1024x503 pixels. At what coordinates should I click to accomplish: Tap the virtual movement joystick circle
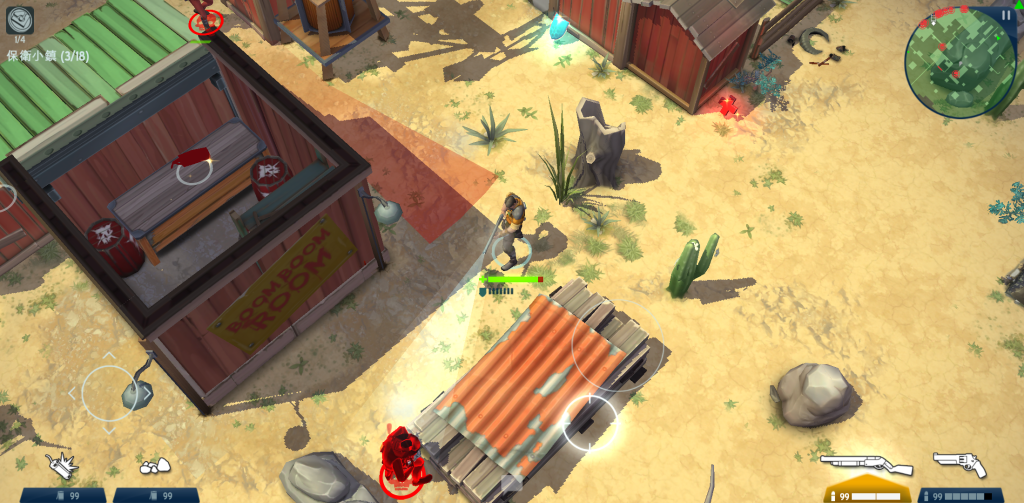click(x=109, y=392)
